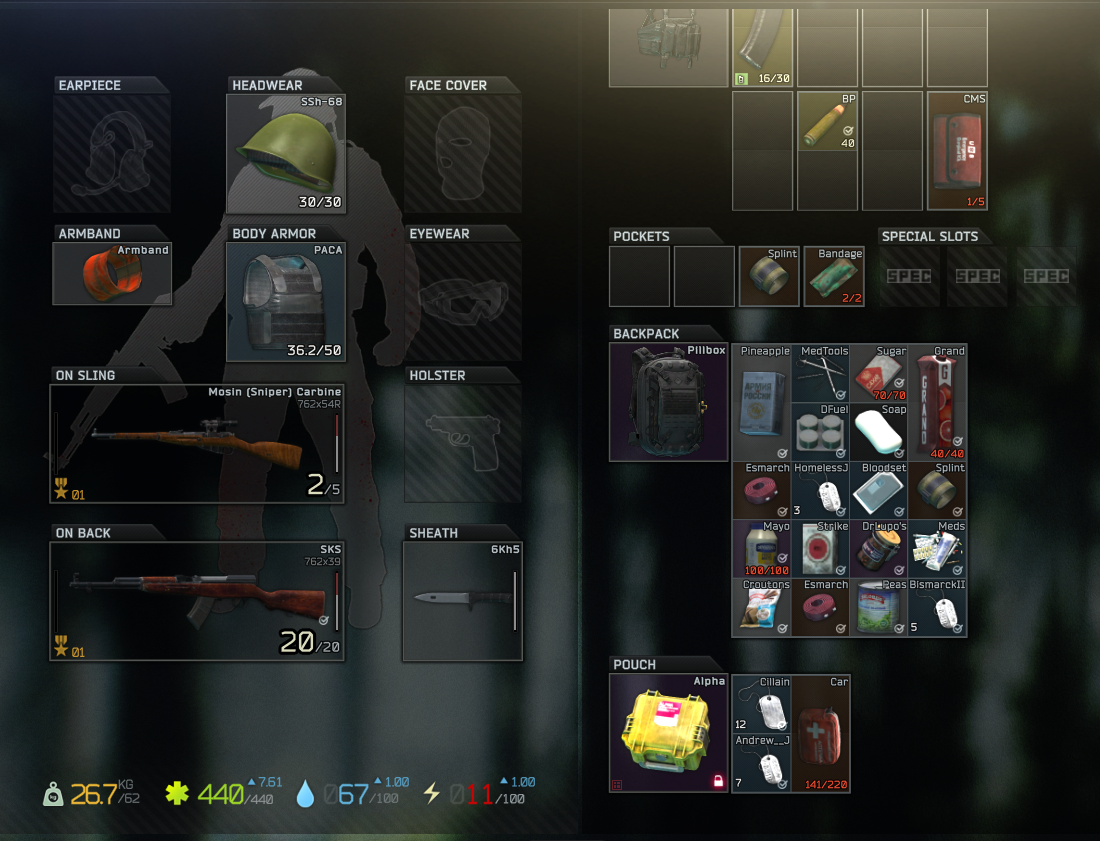Click the BP ammo stack of 40
The image size is (1100, 841).
[828, 122]
